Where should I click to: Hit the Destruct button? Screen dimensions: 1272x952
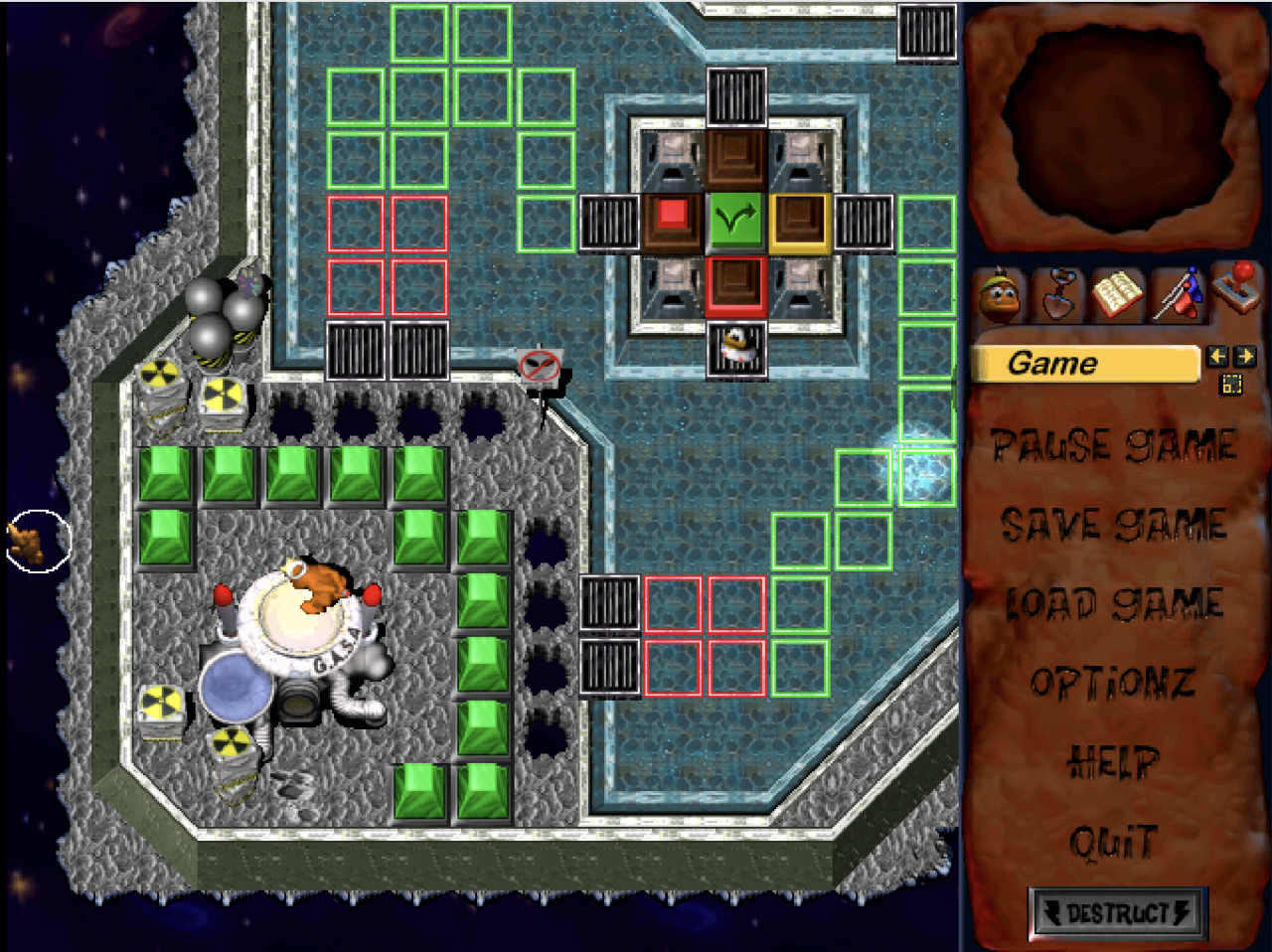(1117, 913)
